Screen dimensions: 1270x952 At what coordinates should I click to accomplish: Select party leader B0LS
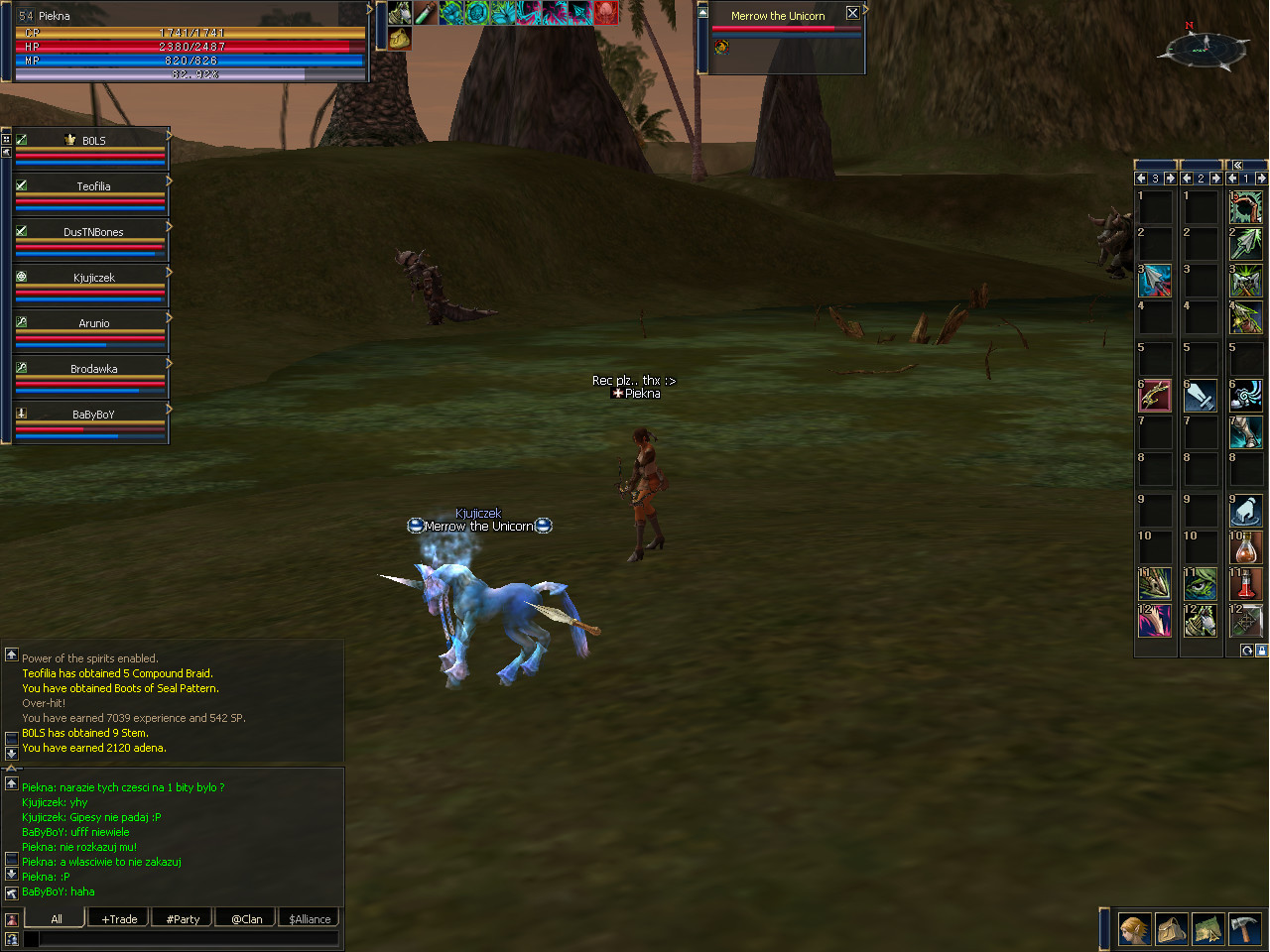[93, 141]
